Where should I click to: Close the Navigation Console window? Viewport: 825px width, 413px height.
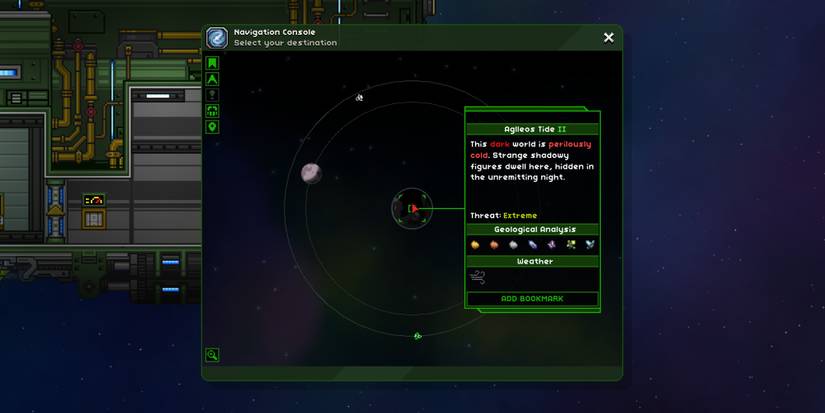pos(608,38)
